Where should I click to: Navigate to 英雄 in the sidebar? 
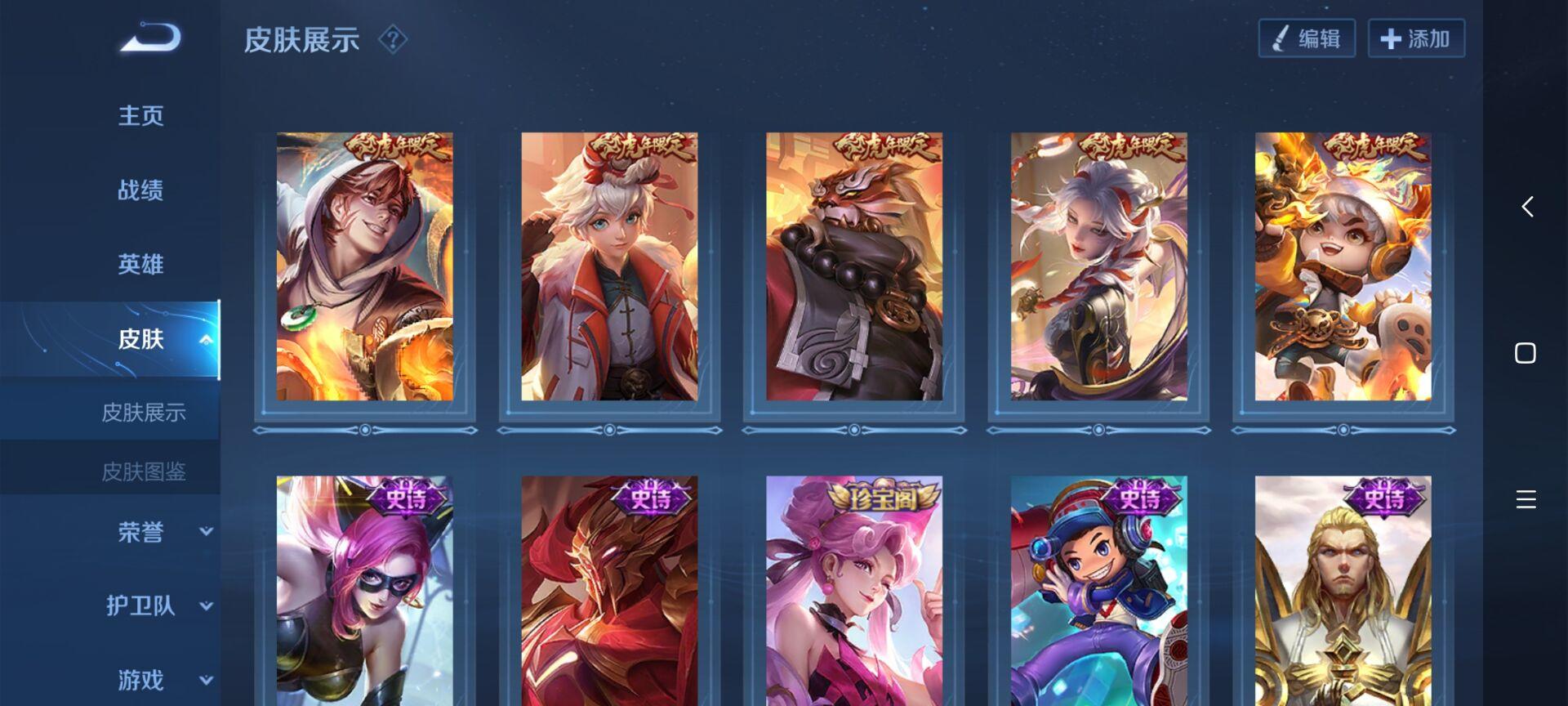coord(139,264)
